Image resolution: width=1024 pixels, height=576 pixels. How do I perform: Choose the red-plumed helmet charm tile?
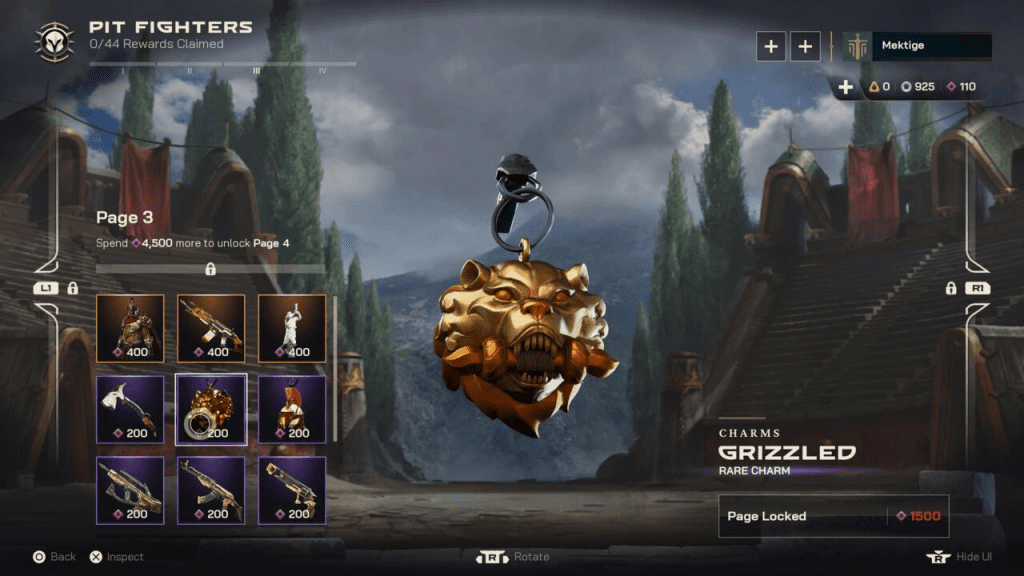point(292,408)
